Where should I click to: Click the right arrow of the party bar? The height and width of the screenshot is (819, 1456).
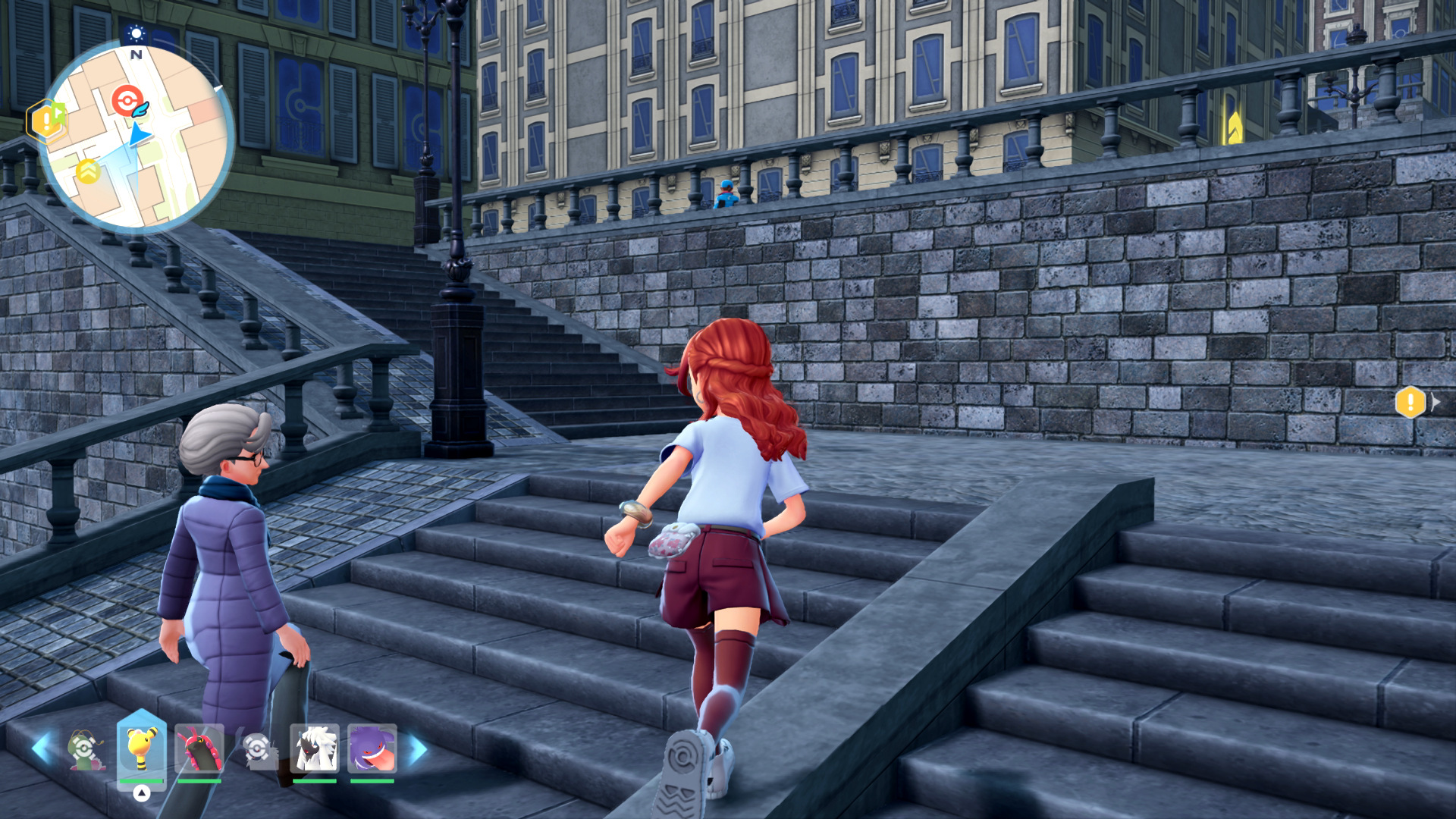(418, 748)
